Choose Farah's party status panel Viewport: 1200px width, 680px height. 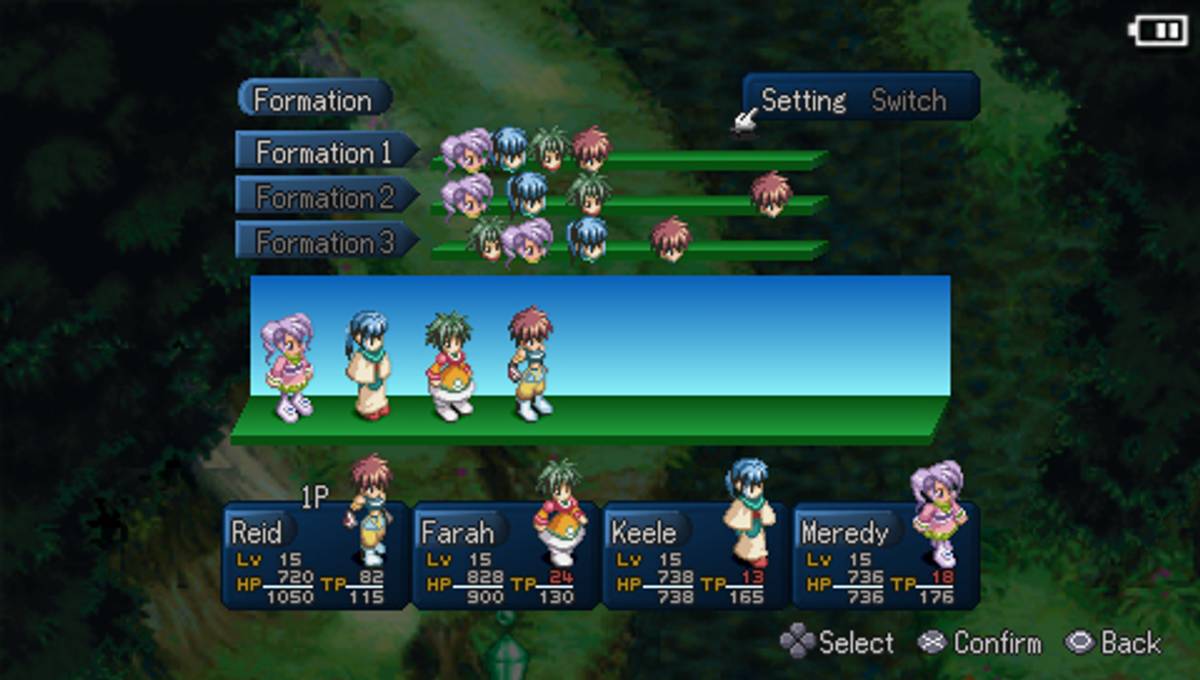505,556
